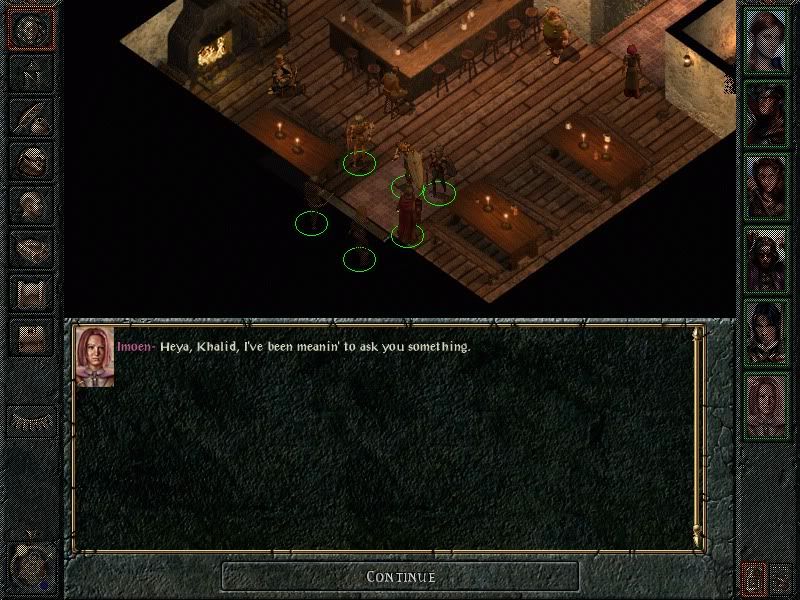Toggle party AI with the lantern button
Viewport: 800px width, 600px height.
[752, 576]
